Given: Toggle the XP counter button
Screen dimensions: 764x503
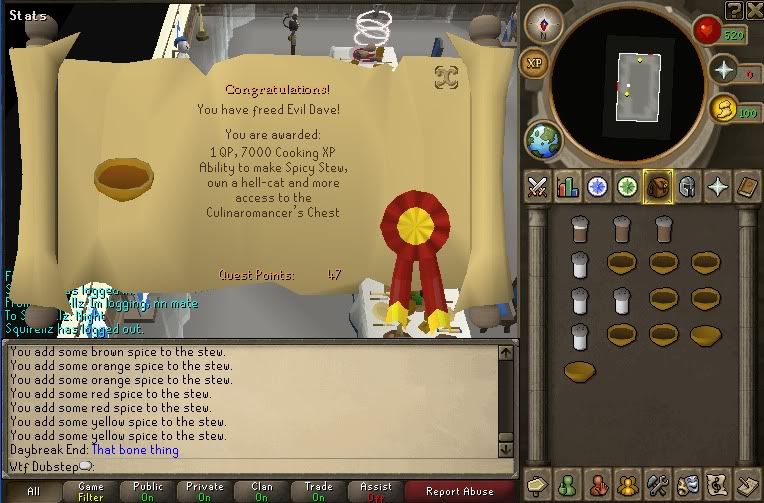Looking at the screenshot, I should (535, 62).
